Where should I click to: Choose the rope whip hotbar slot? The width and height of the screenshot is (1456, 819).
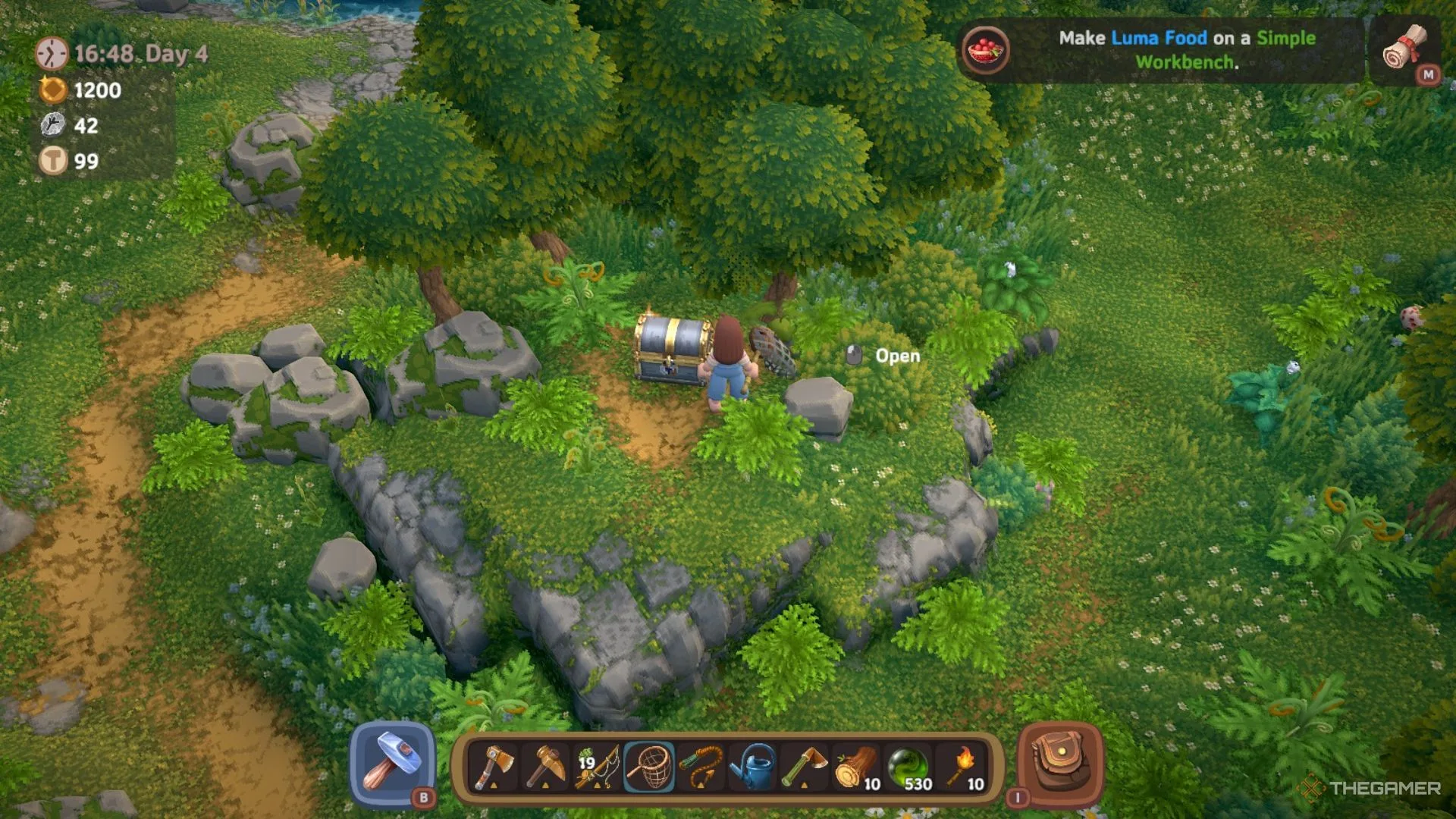tap(701, 767)
